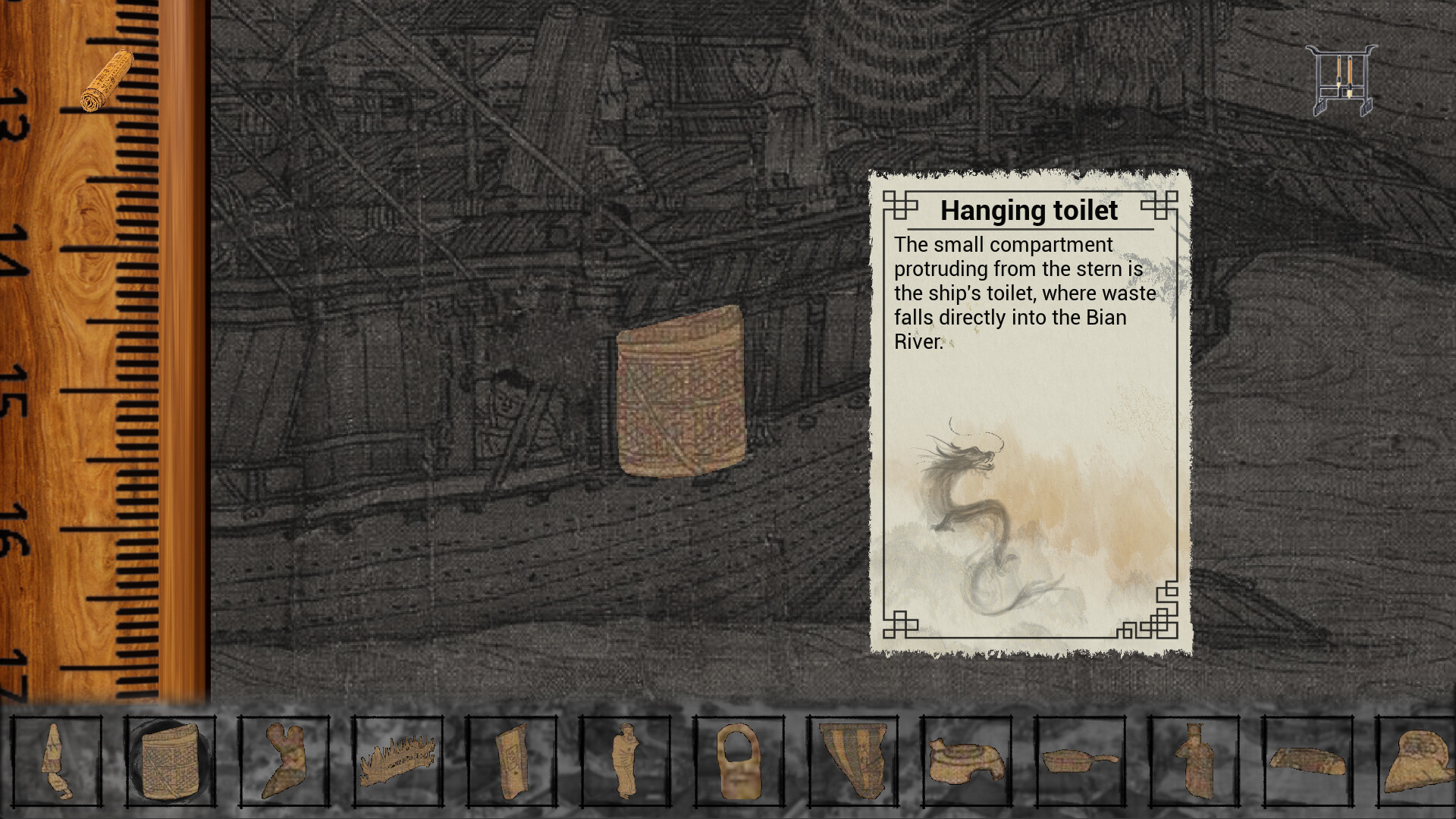This screenshot has width=1456, height=819.
Task: Choose the bottle-shaped fragment slot
Action: pyautogui.click(x=1194, y=761)
